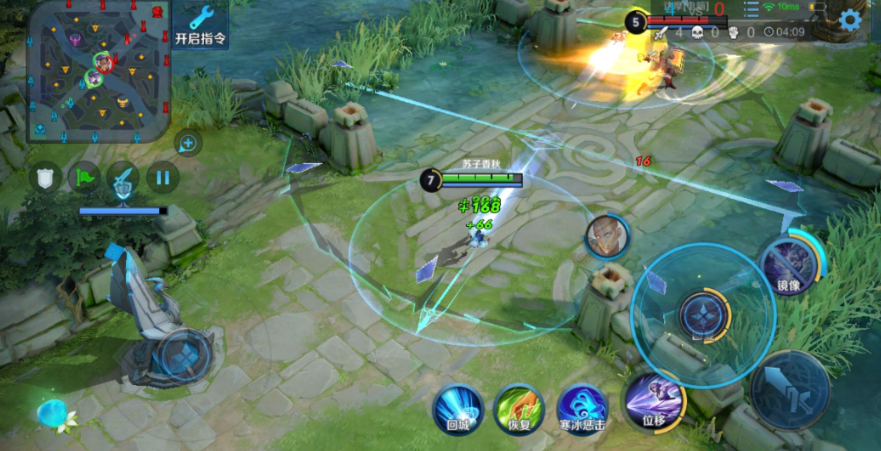This screenshot has width=881, height=451.
Task: Open the plus speech bubble chat
Action: click(x=187, y=143)
